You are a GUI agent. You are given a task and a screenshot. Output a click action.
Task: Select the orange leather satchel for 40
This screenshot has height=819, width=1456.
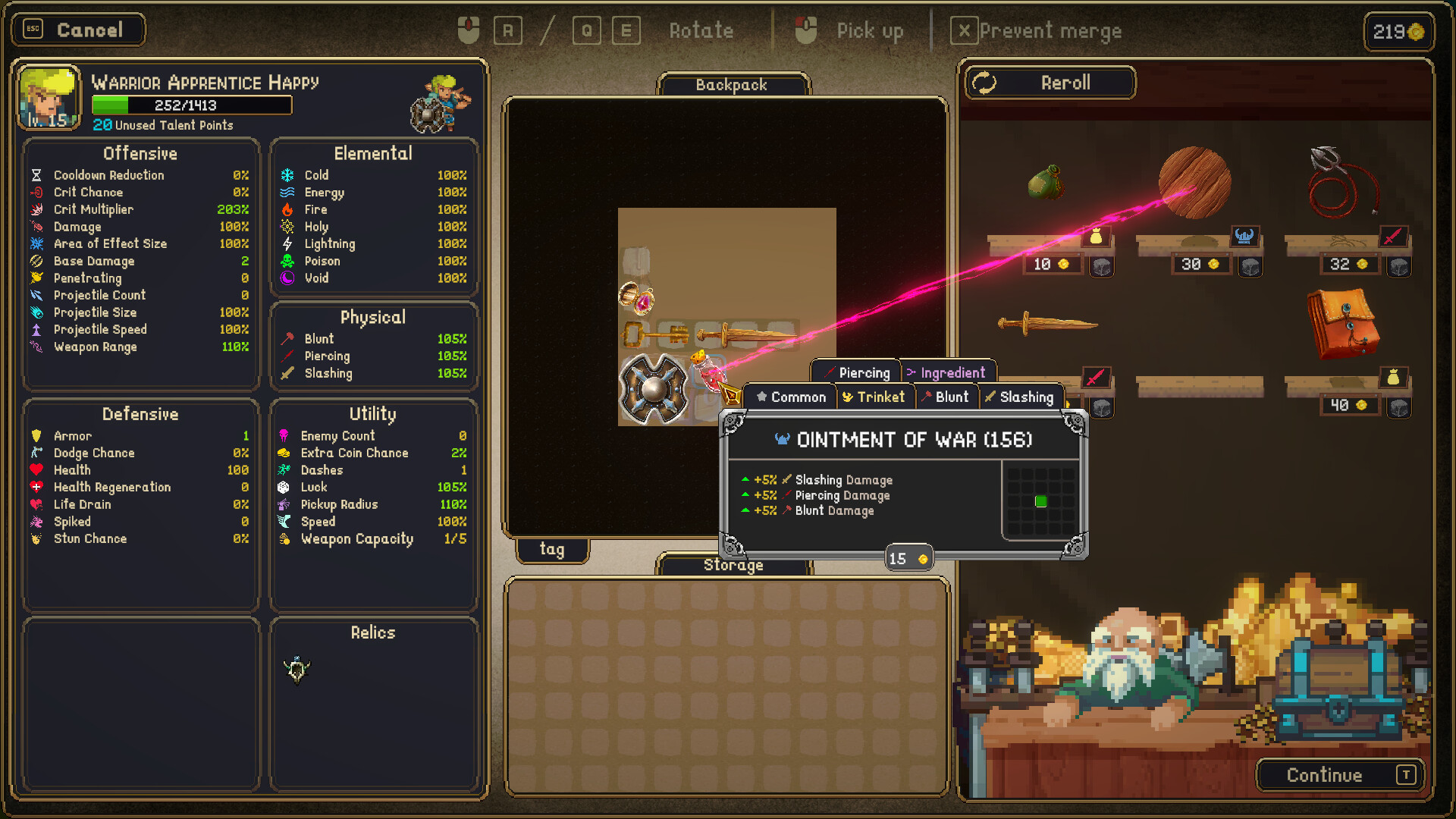pyautogui.click(x=1343, y=324)
